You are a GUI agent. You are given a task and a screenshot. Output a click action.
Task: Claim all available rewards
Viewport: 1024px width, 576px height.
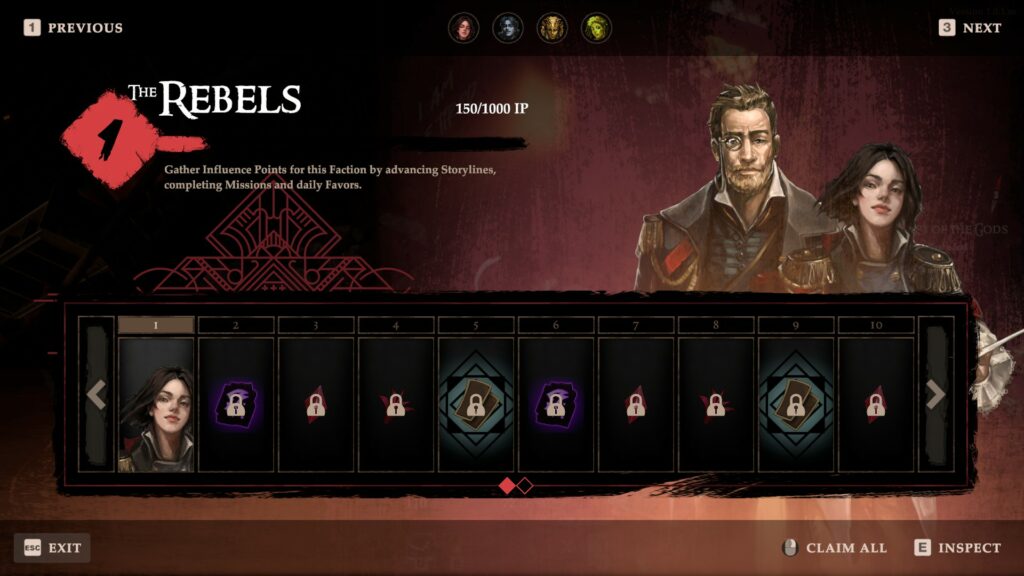pos(834,548)
